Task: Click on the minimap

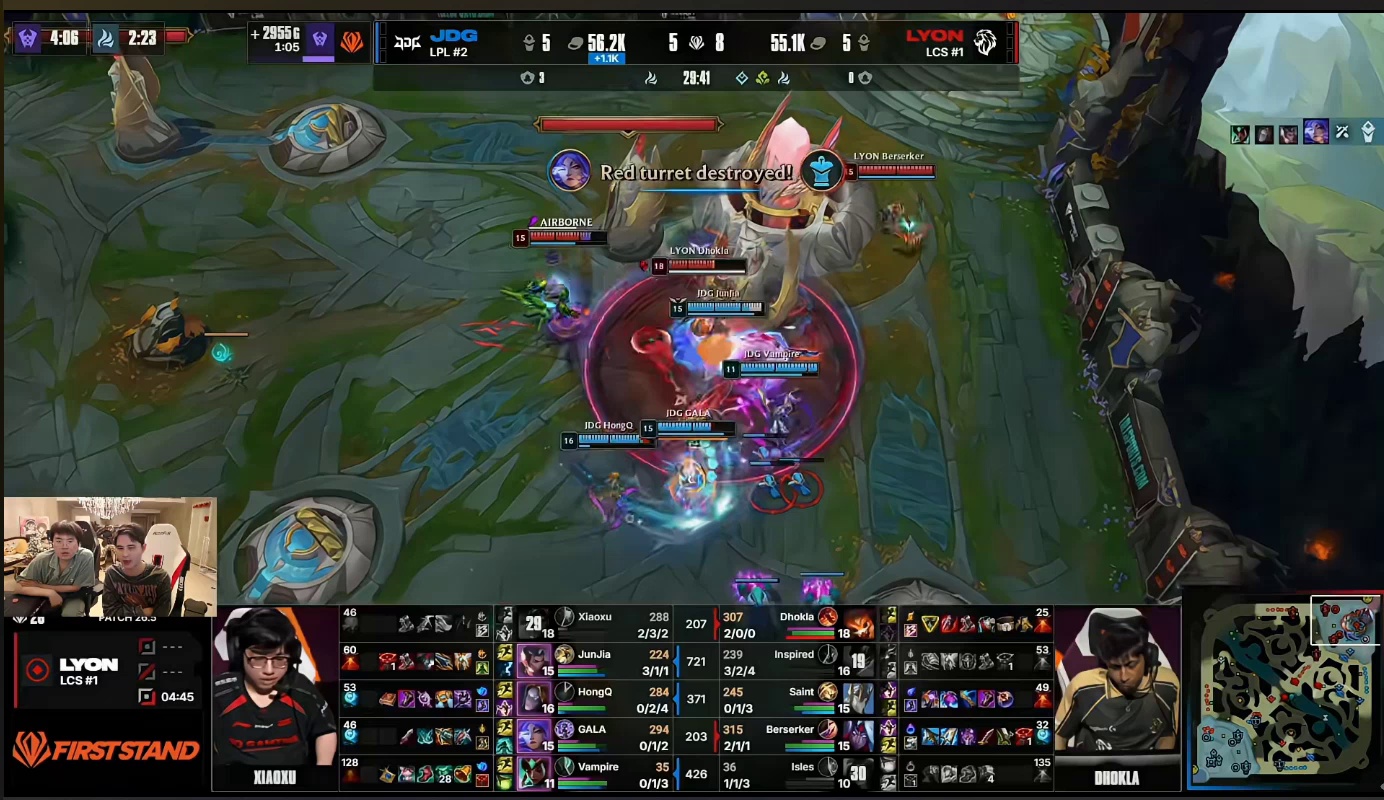Action: tap(1283, 692)
